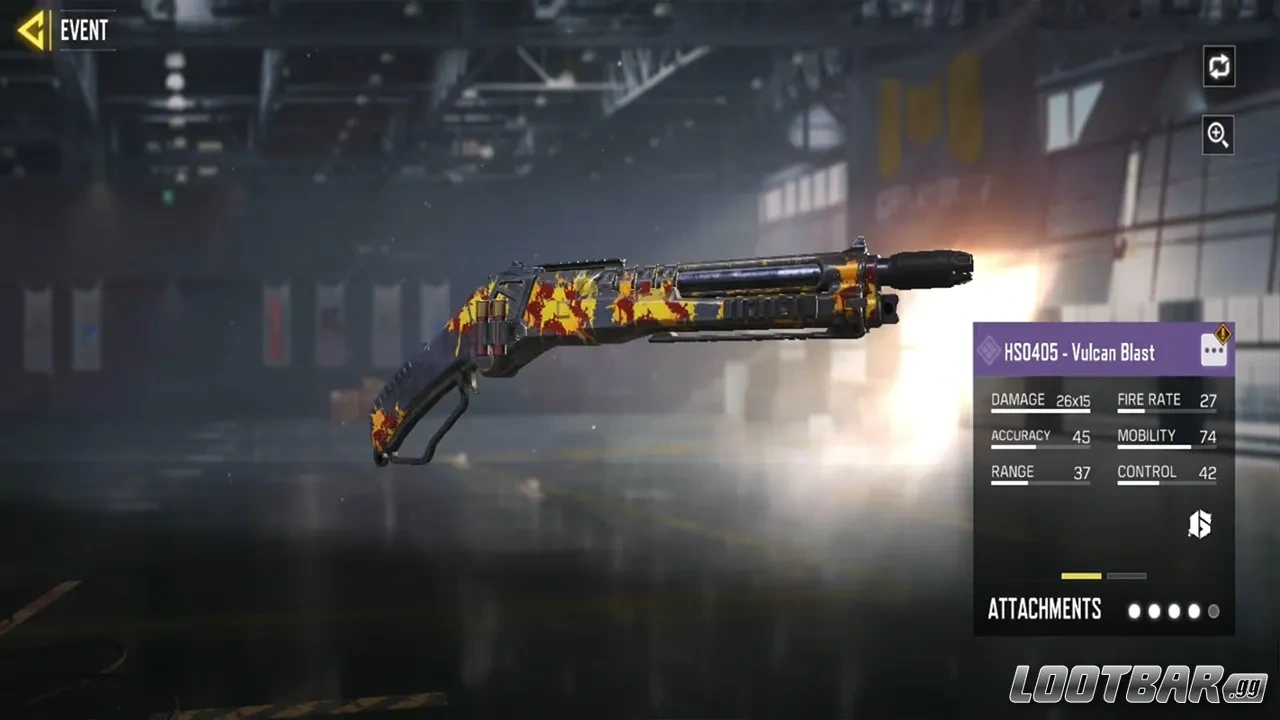Click the rotate weapon view icon

(x=1218, y=67)
